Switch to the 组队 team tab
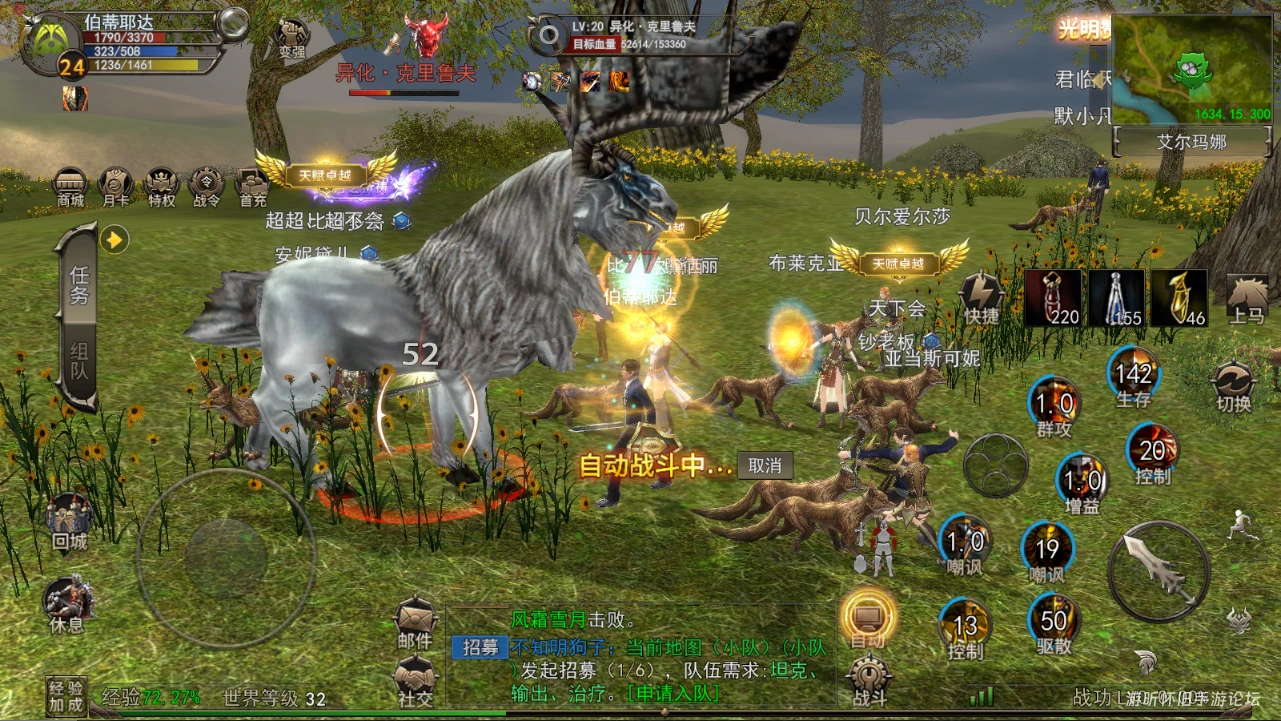Screen dimensions: 1281x721 coord(79,362)
